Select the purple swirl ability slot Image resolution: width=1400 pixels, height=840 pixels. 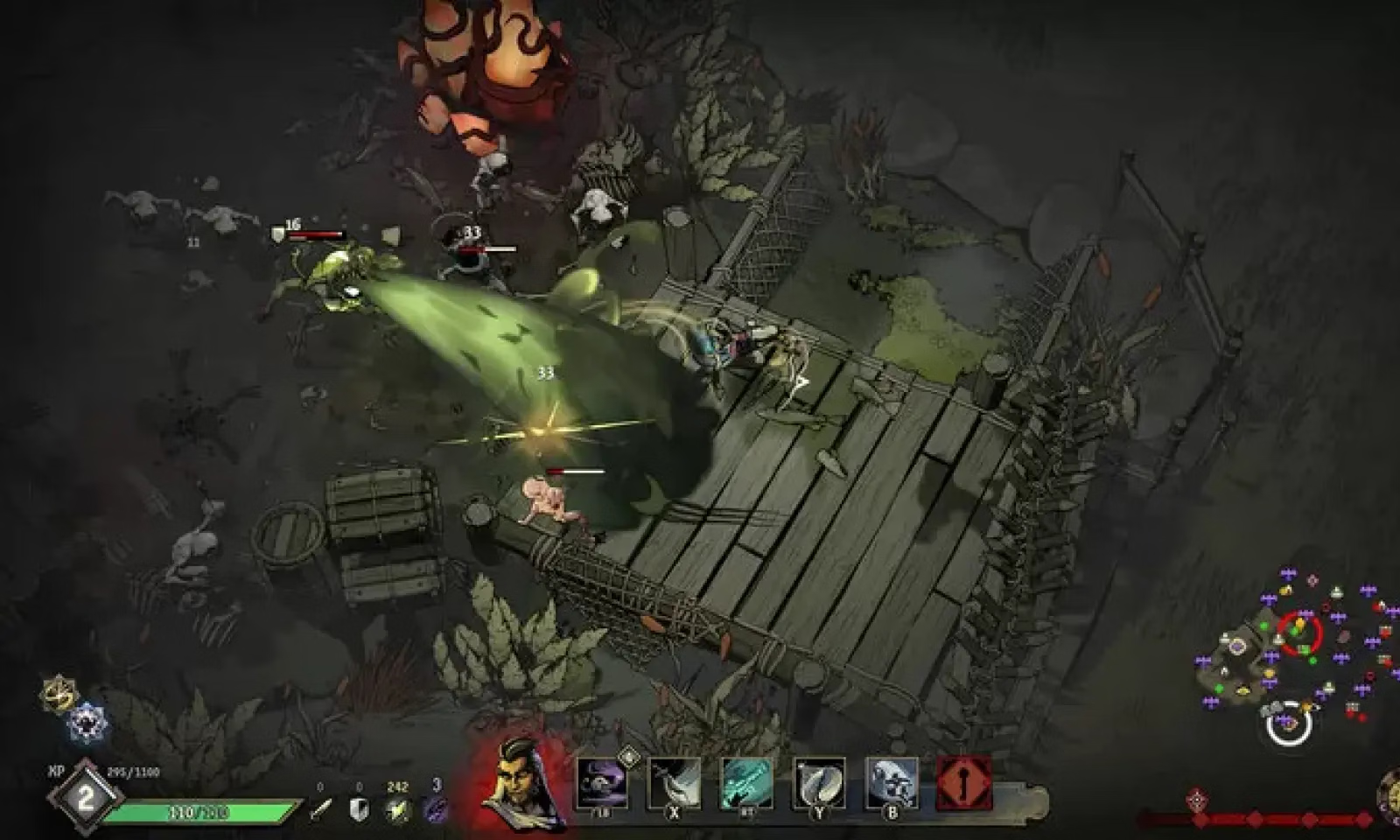602,781
